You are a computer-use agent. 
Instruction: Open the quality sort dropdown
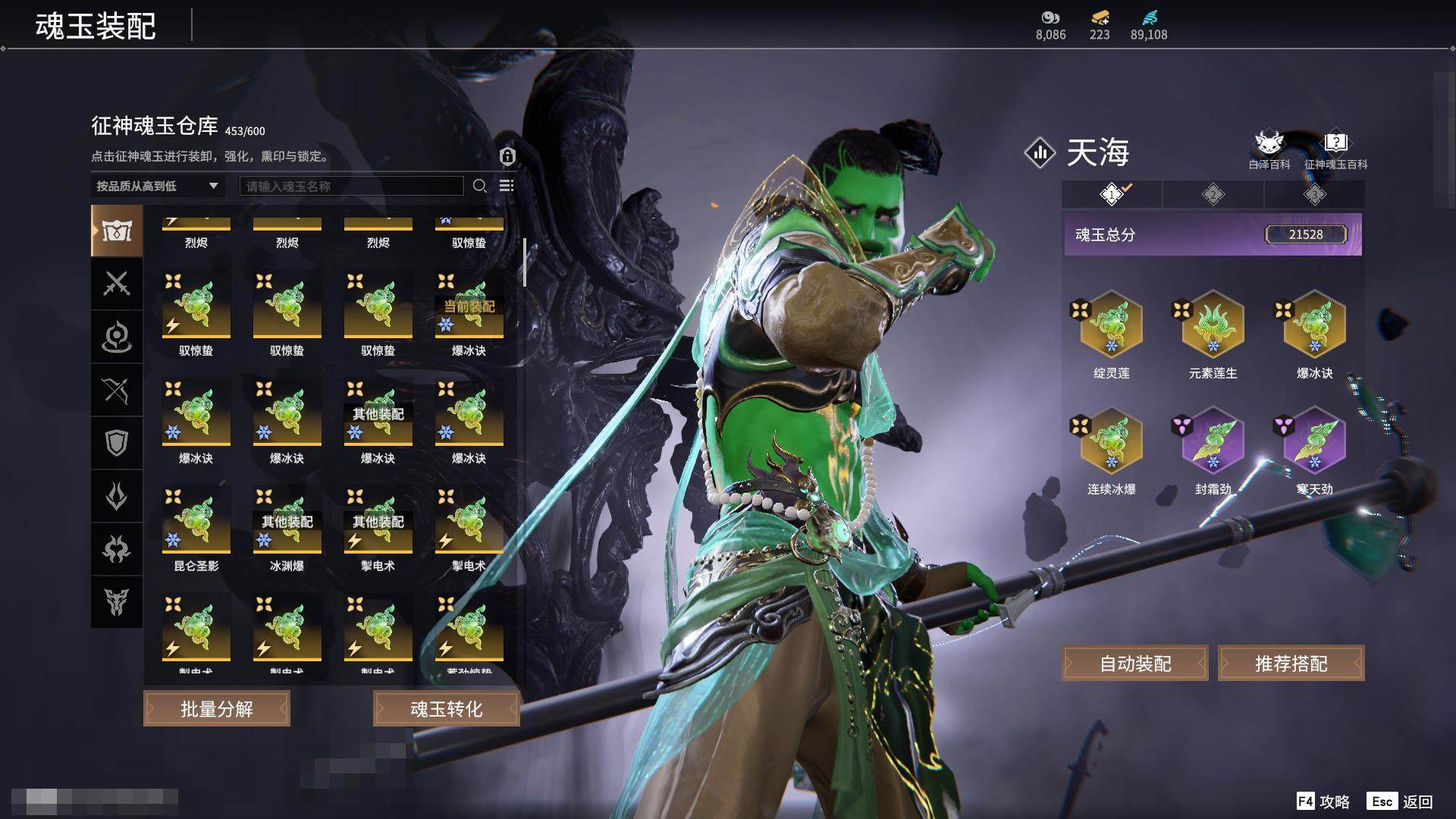(x=157, y=186)
